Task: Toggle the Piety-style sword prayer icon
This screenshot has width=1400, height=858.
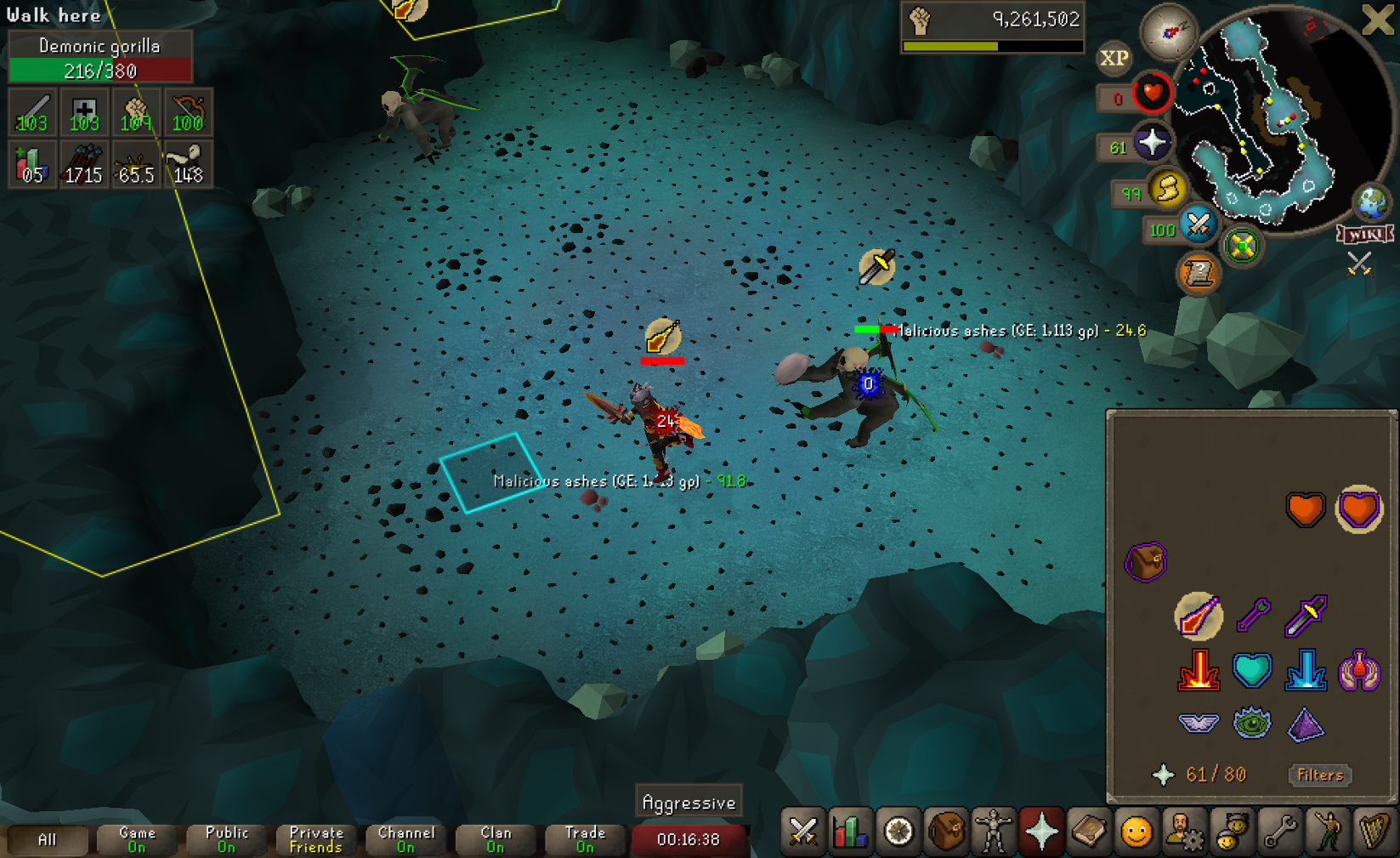Action: (x=1198, y=616)
